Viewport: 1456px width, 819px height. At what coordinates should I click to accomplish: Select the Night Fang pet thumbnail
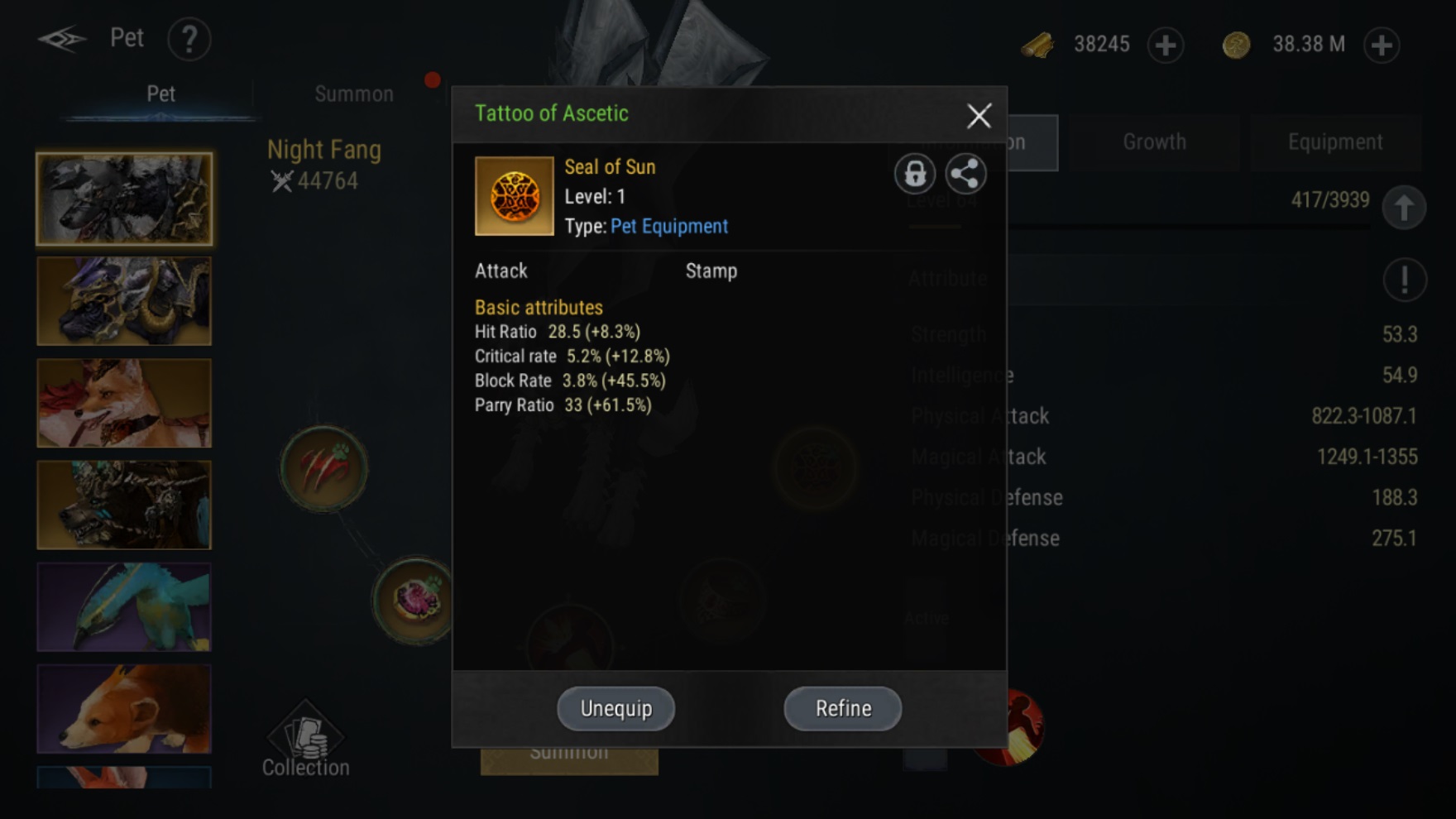(124, 199)
